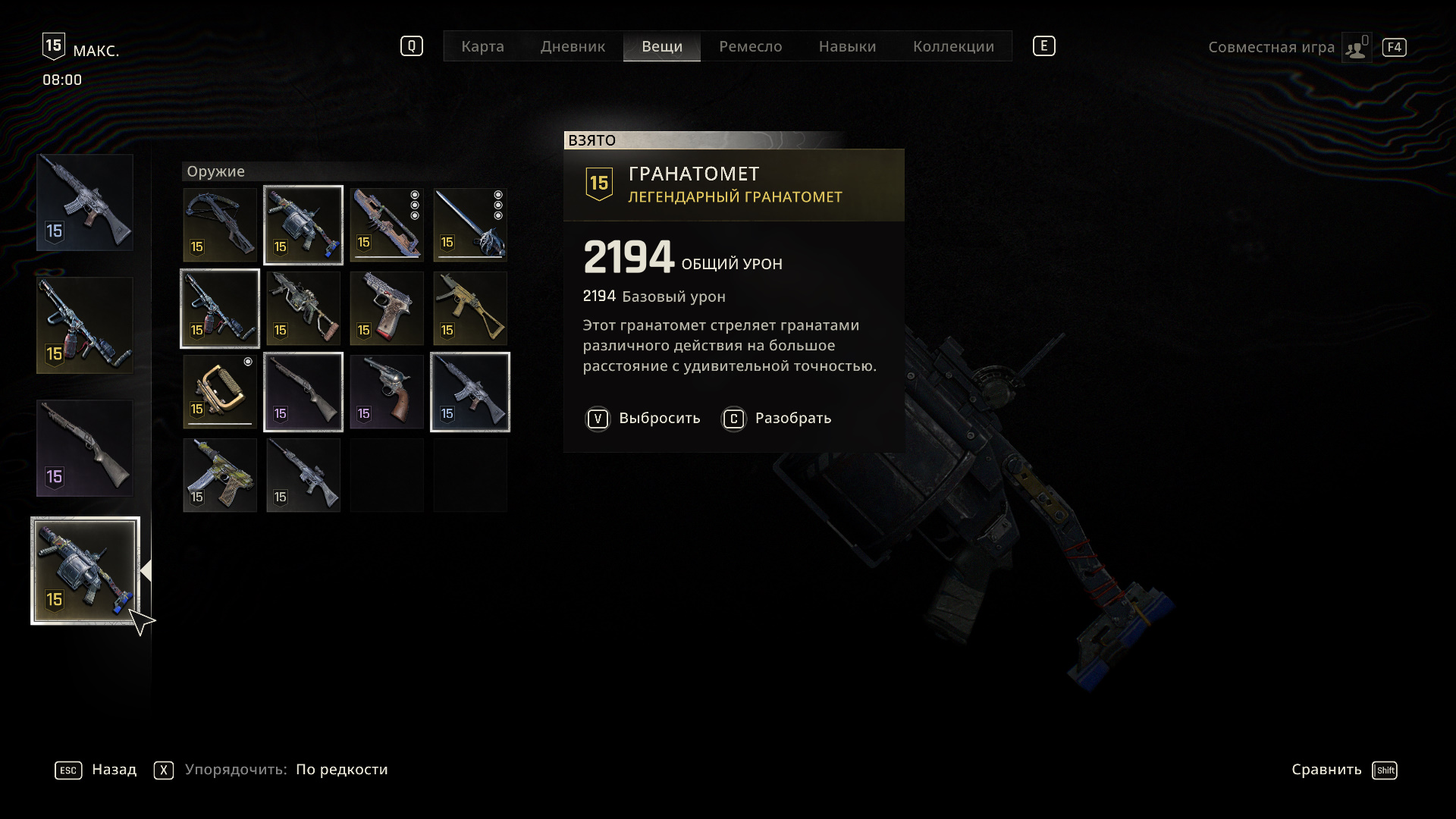Select the yellow submachine gun slot

click(470, 309)
